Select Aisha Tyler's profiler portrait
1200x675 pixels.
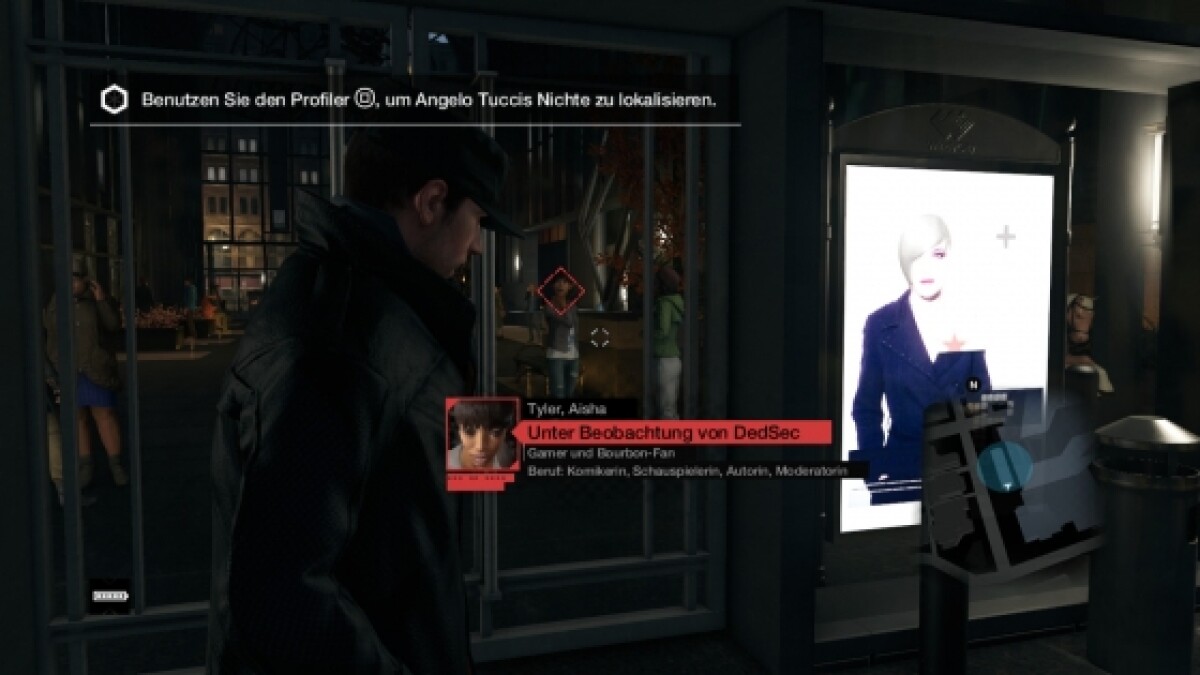482,435
